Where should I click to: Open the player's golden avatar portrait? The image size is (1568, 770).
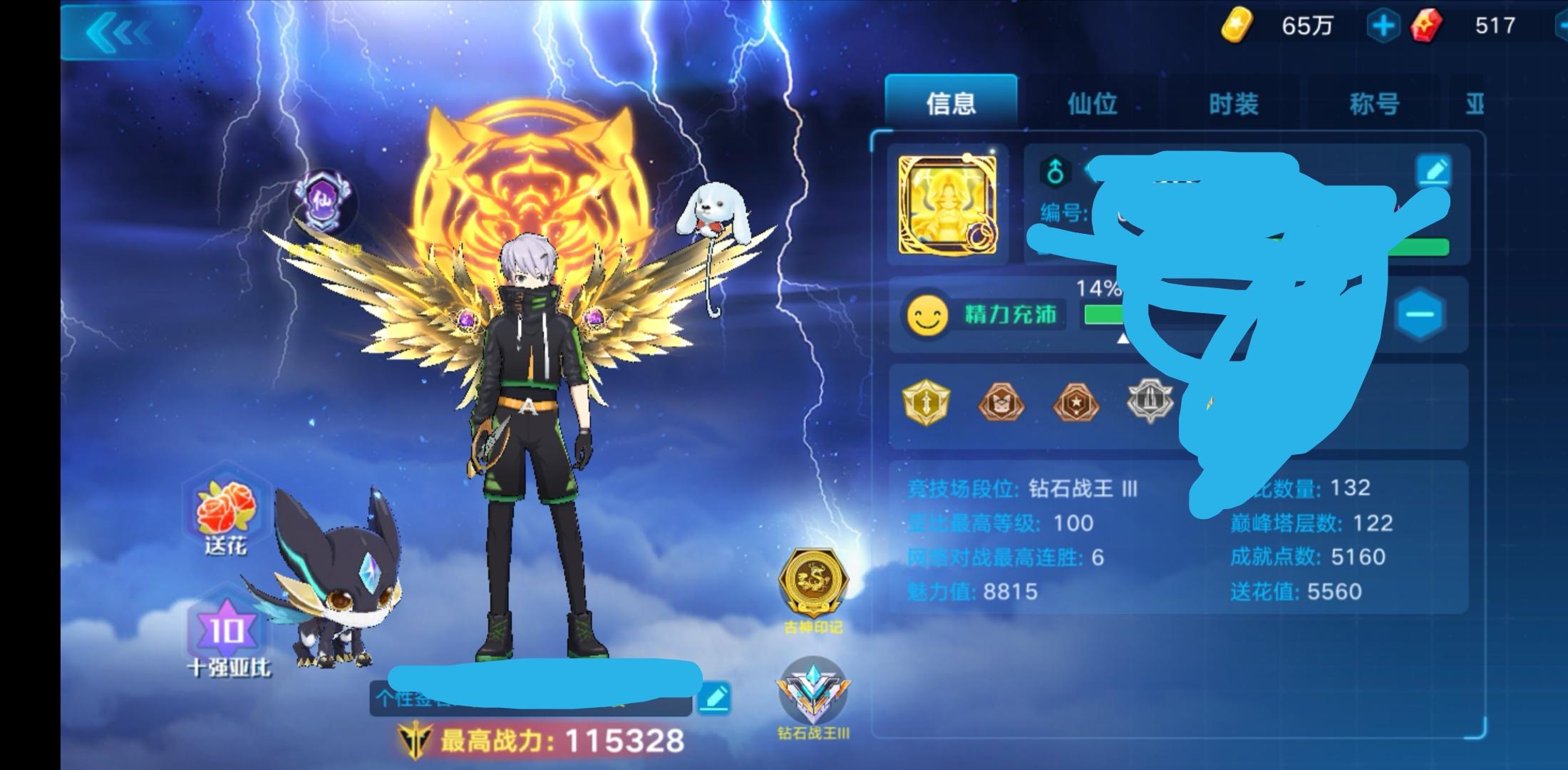point(948,203)
